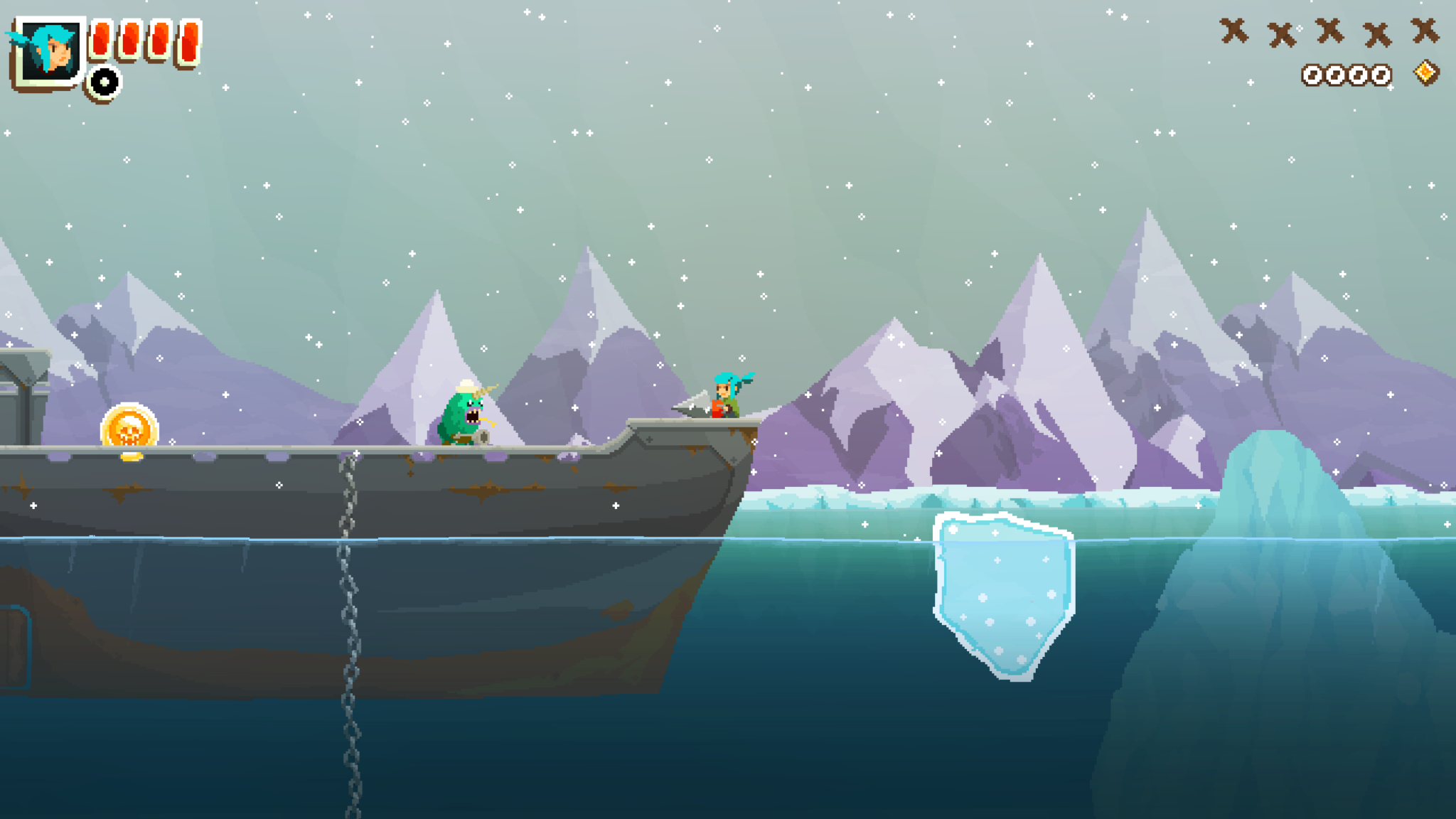Screen dimensions: 1456x819
Task: Click the blue-haired character portrait
Action: 48,51
